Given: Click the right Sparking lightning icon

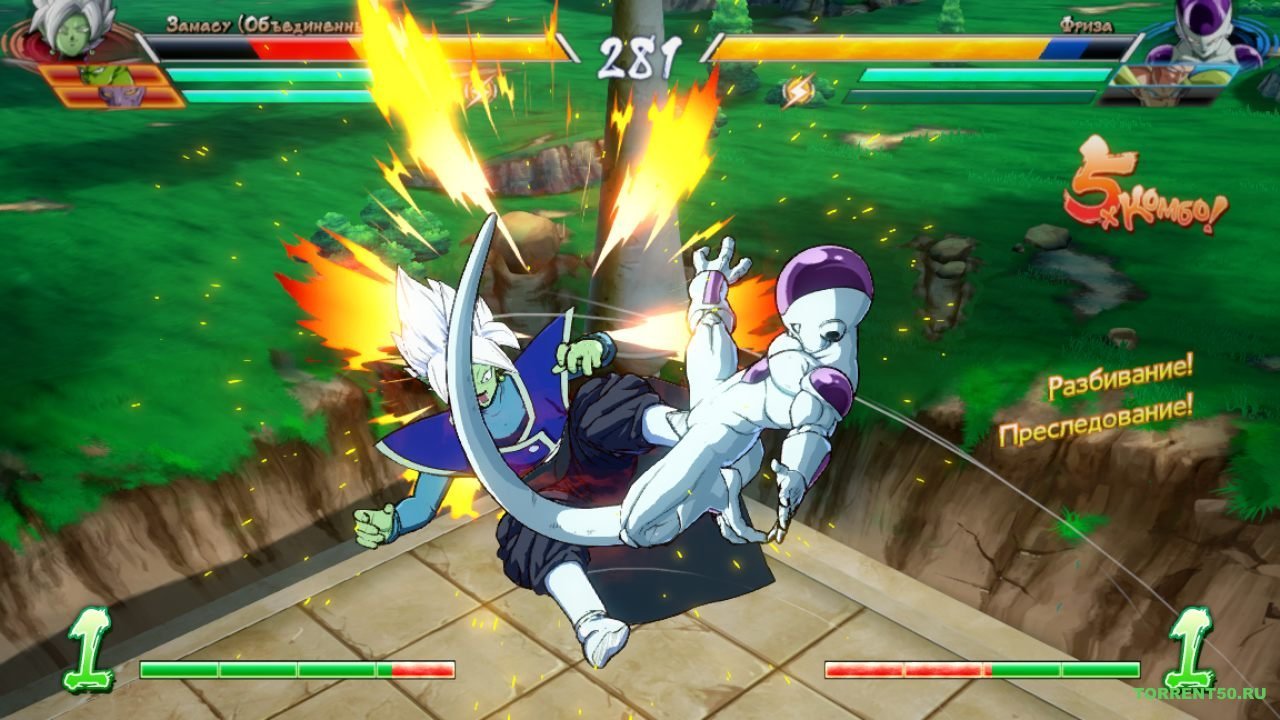Looking at the screenshot, I should (x=798, y=88).
